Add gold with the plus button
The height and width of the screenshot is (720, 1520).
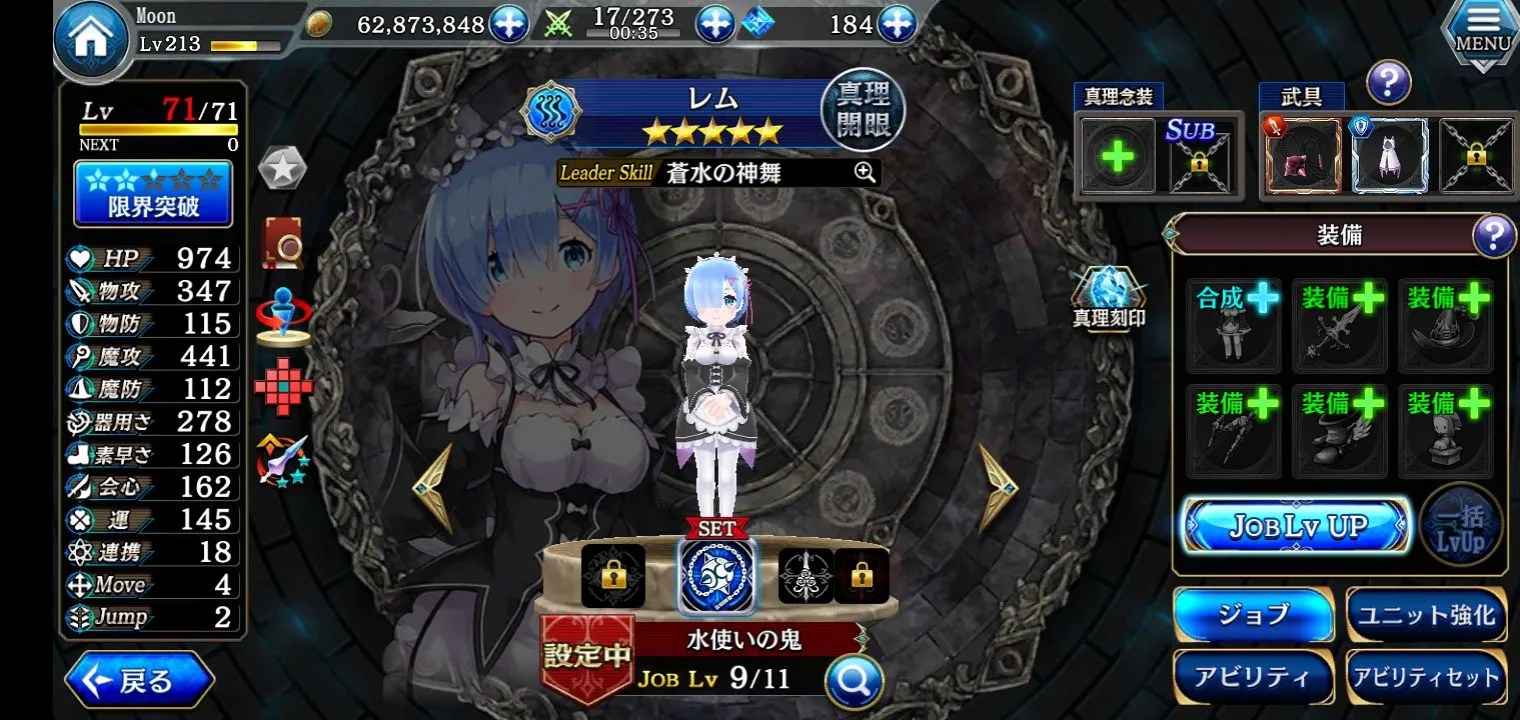pyautogui.click(x=509, y=24)
